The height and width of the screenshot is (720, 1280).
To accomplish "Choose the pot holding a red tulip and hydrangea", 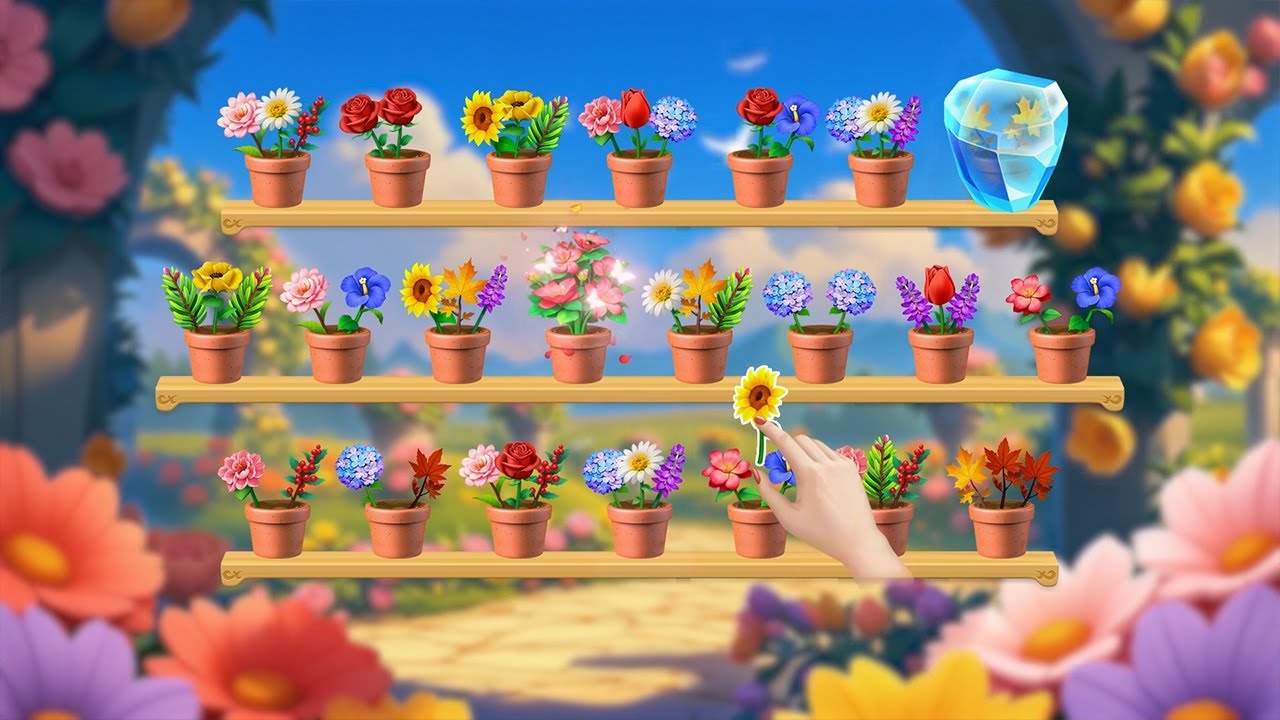I will (639, 177).
